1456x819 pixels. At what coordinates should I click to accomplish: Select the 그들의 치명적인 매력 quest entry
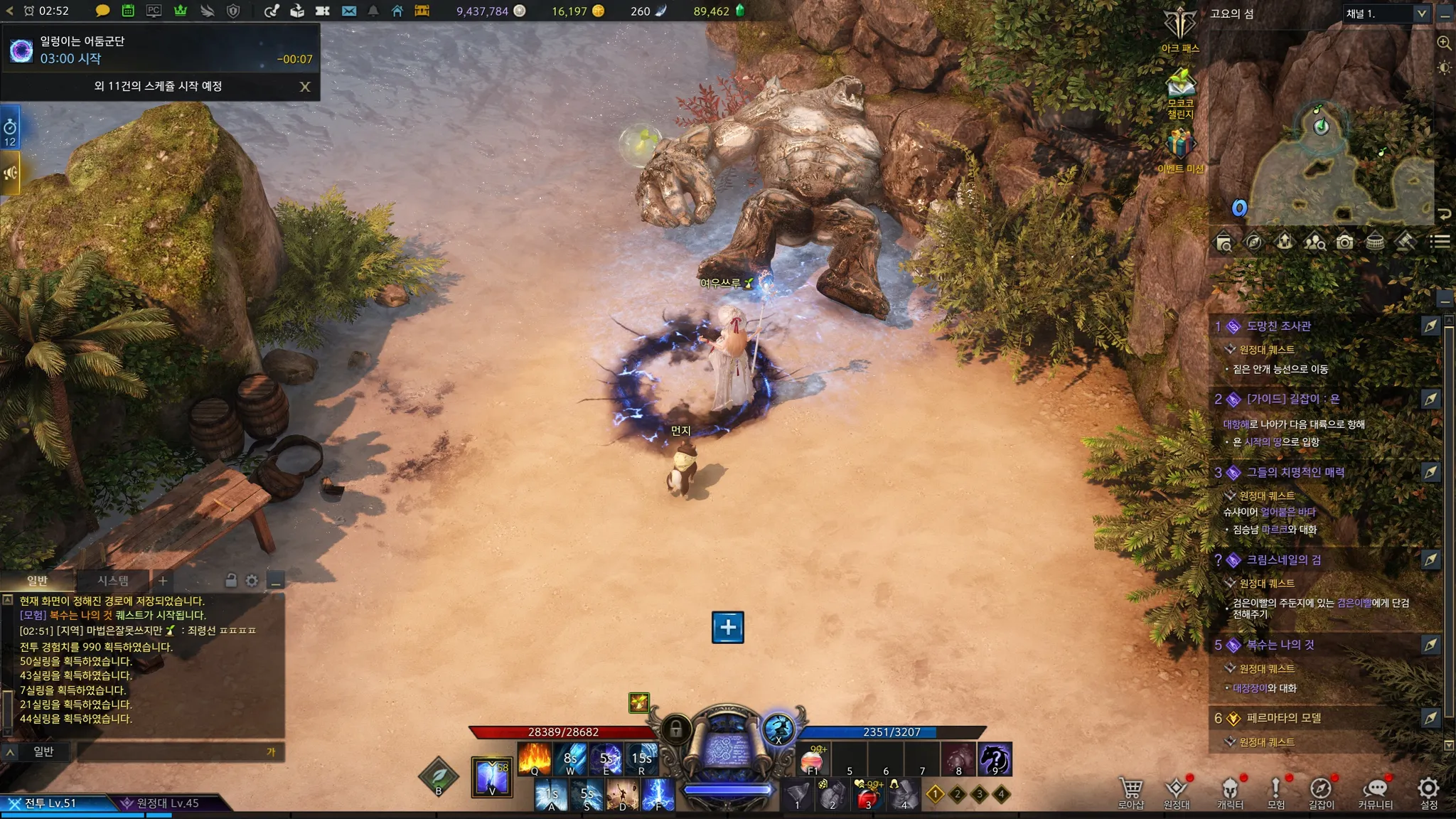(1295, 473)
